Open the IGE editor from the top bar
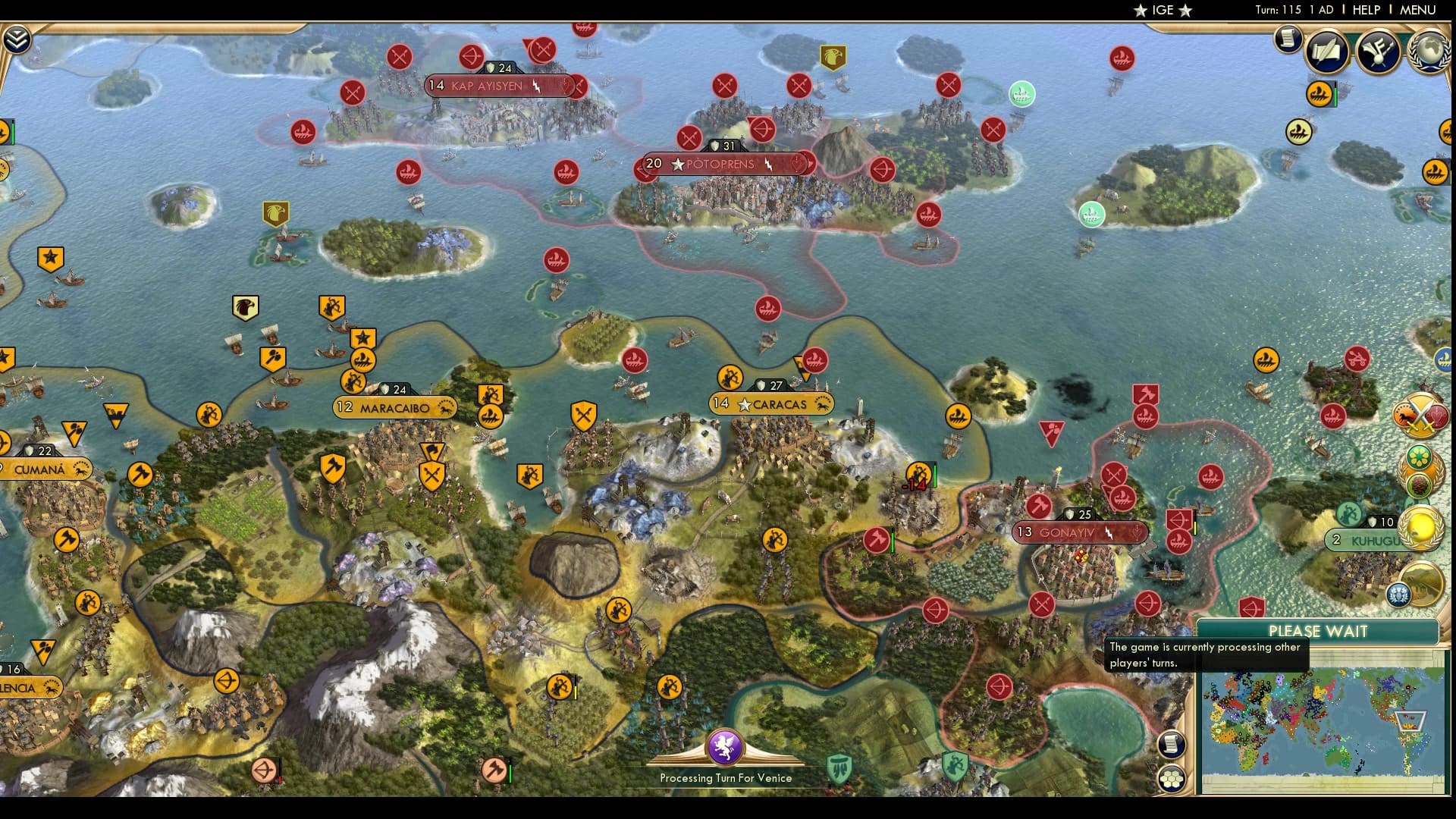The height and width of the screenshot is (819, 1456). 1162,11
